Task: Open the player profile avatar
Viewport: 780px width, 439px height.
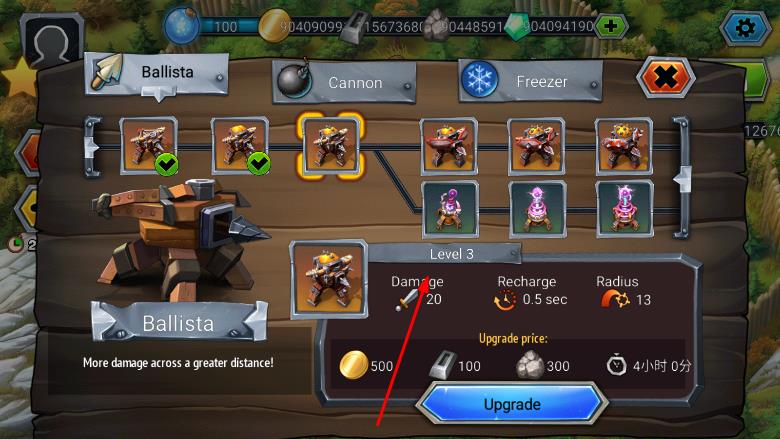Action: [46, 45]
